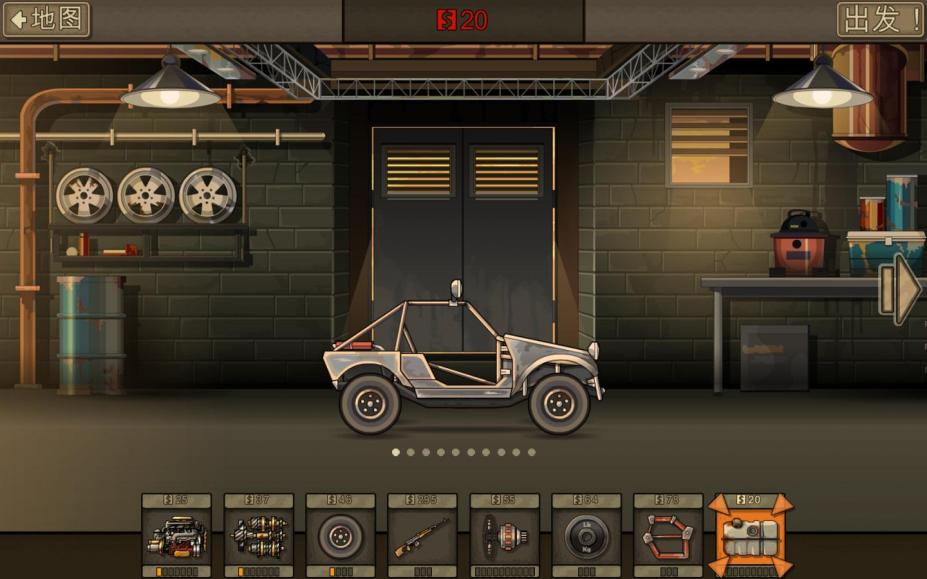Image resolution: width=927 pixels, height=579 pixels.
Task: Choose the transmission gearbox upgrade
Action: [x=259, y=536]
